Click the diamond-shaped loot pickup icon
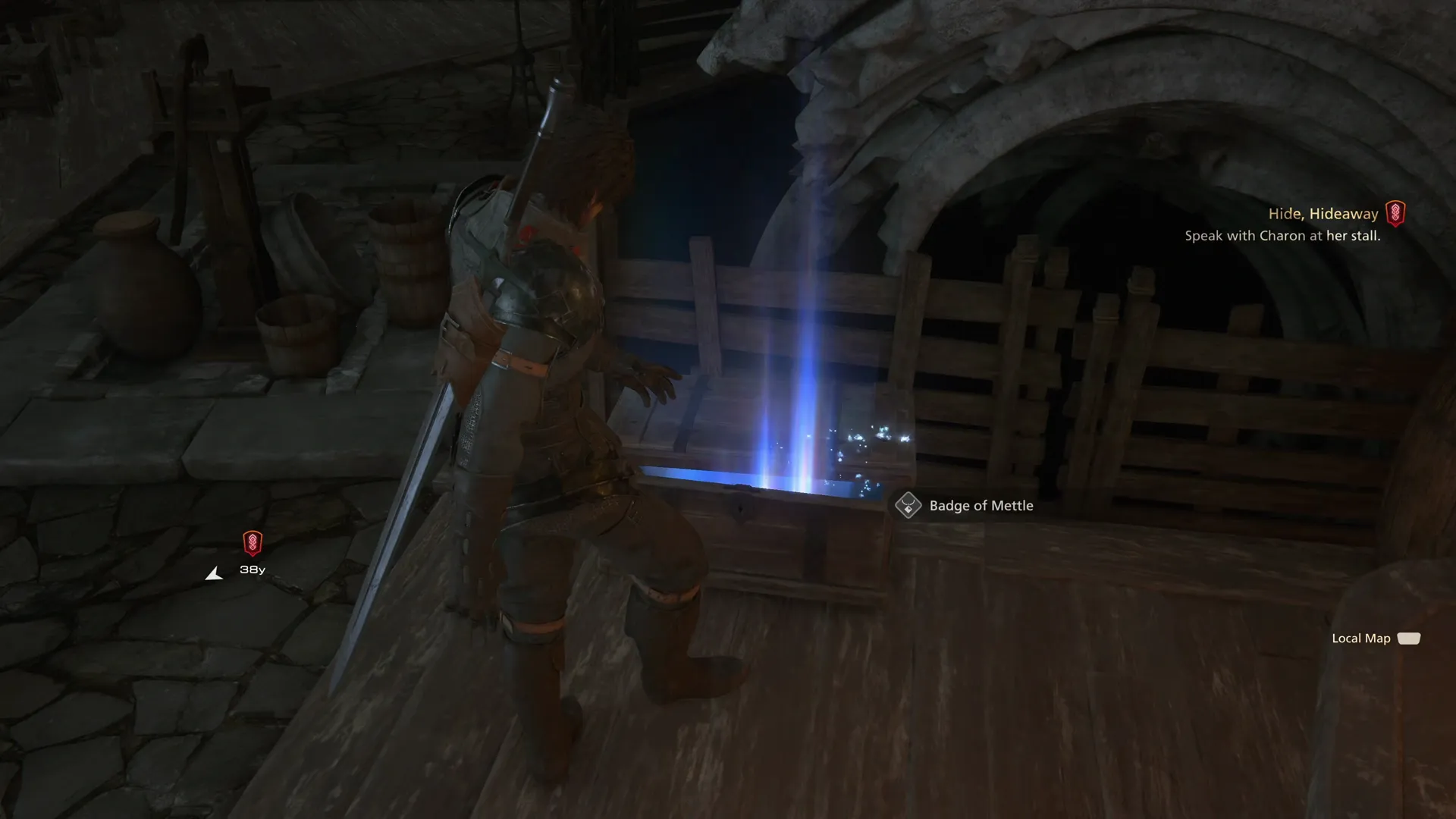This screenshot has height=819, width=1456. 907,505
